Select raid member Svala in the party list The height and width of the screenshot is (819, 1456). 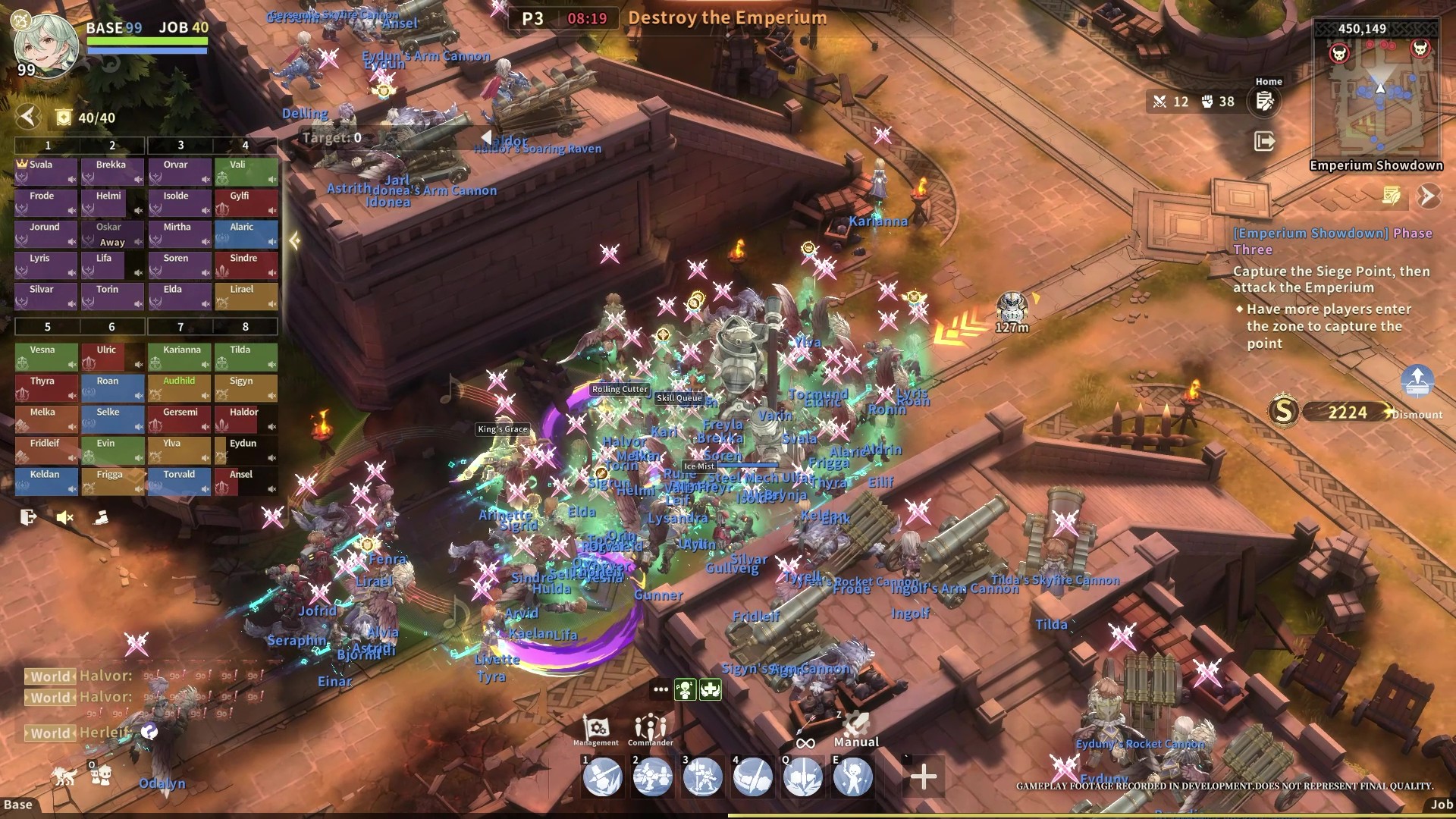pyautogui.click(x=46, y=171)
